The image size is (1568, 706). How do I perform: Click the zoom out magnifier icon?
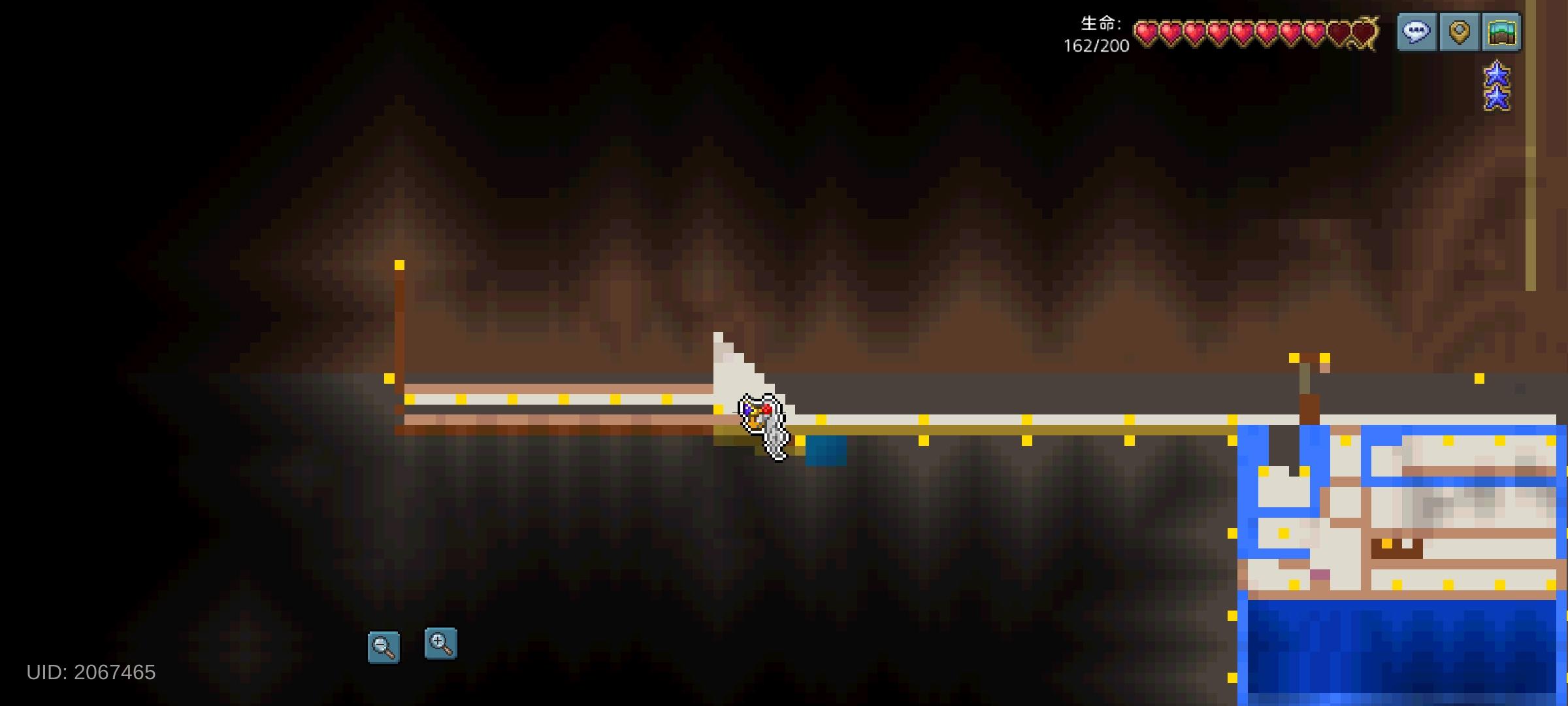[384, 644]
